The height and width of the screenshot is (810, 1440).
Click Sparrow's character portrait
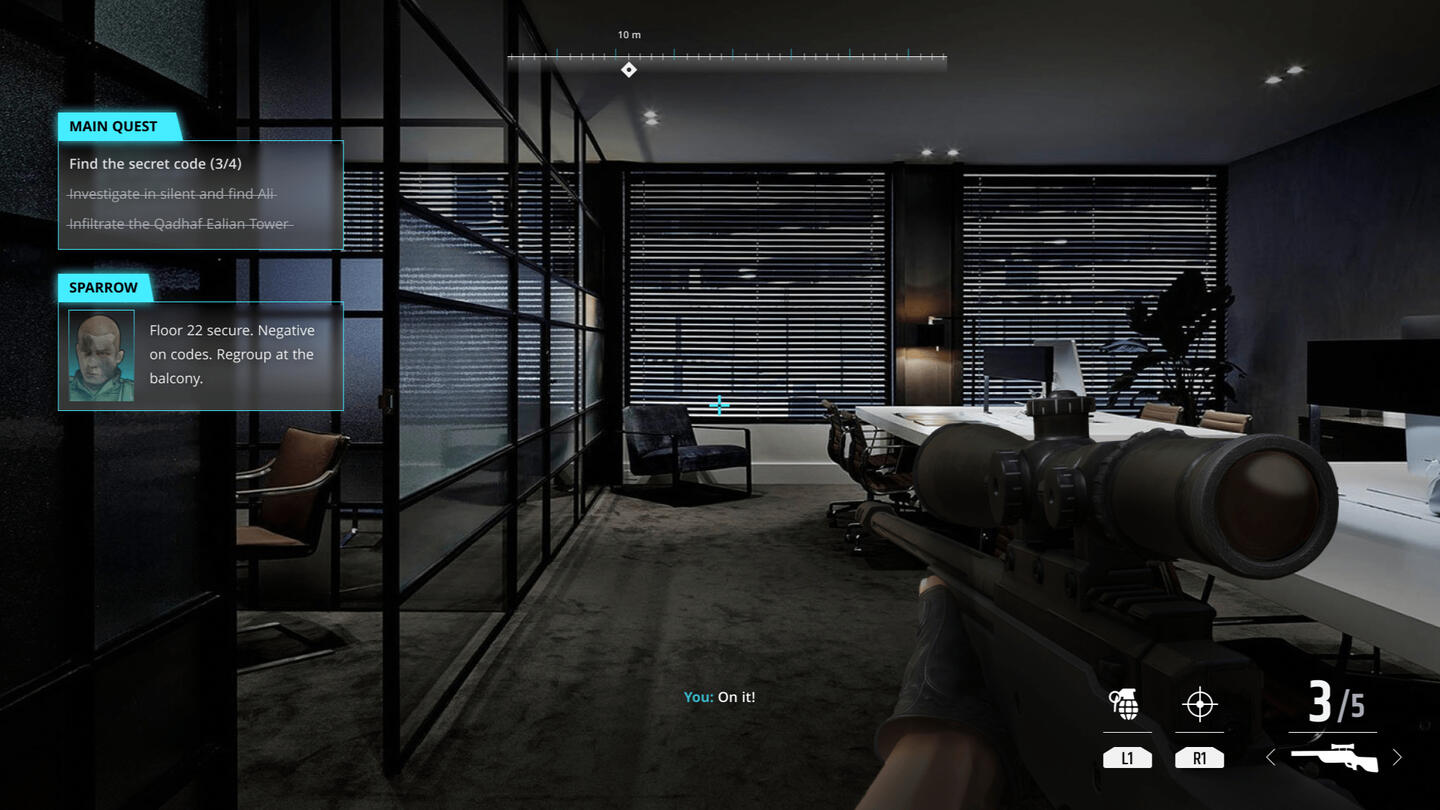[x=101, y=356]
